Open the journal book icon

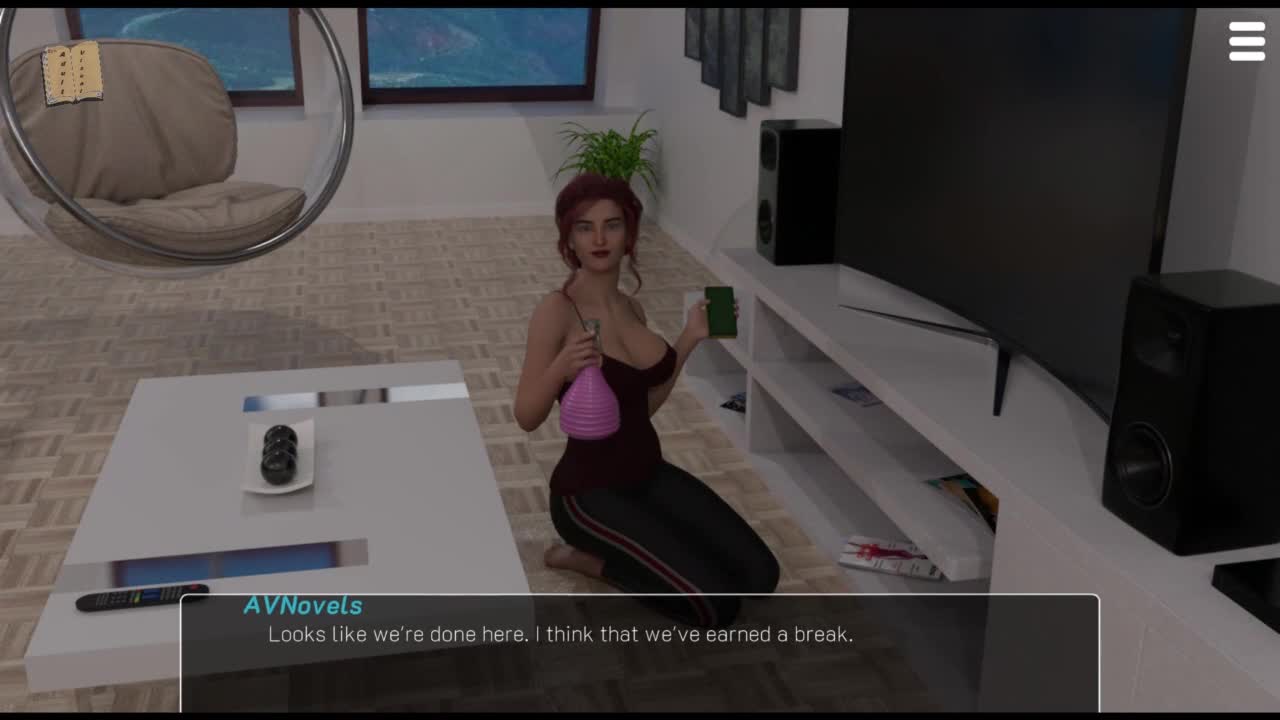[72, 73]
